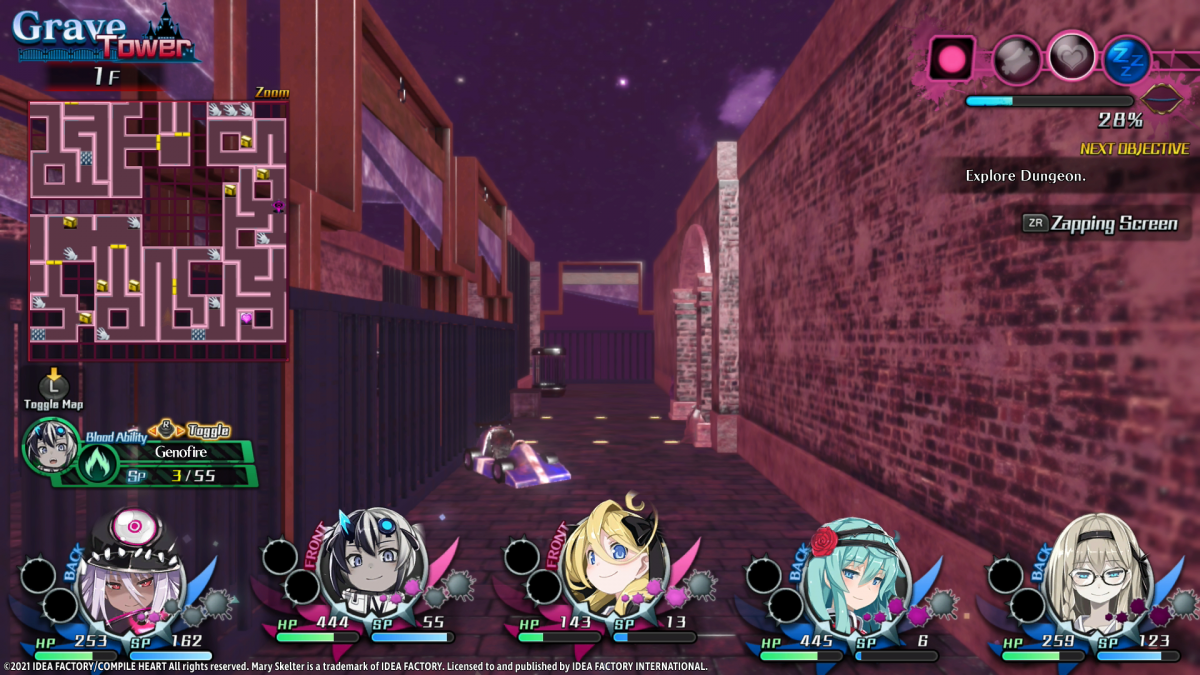Open the dungeon minimap

[x=158, y=230]
